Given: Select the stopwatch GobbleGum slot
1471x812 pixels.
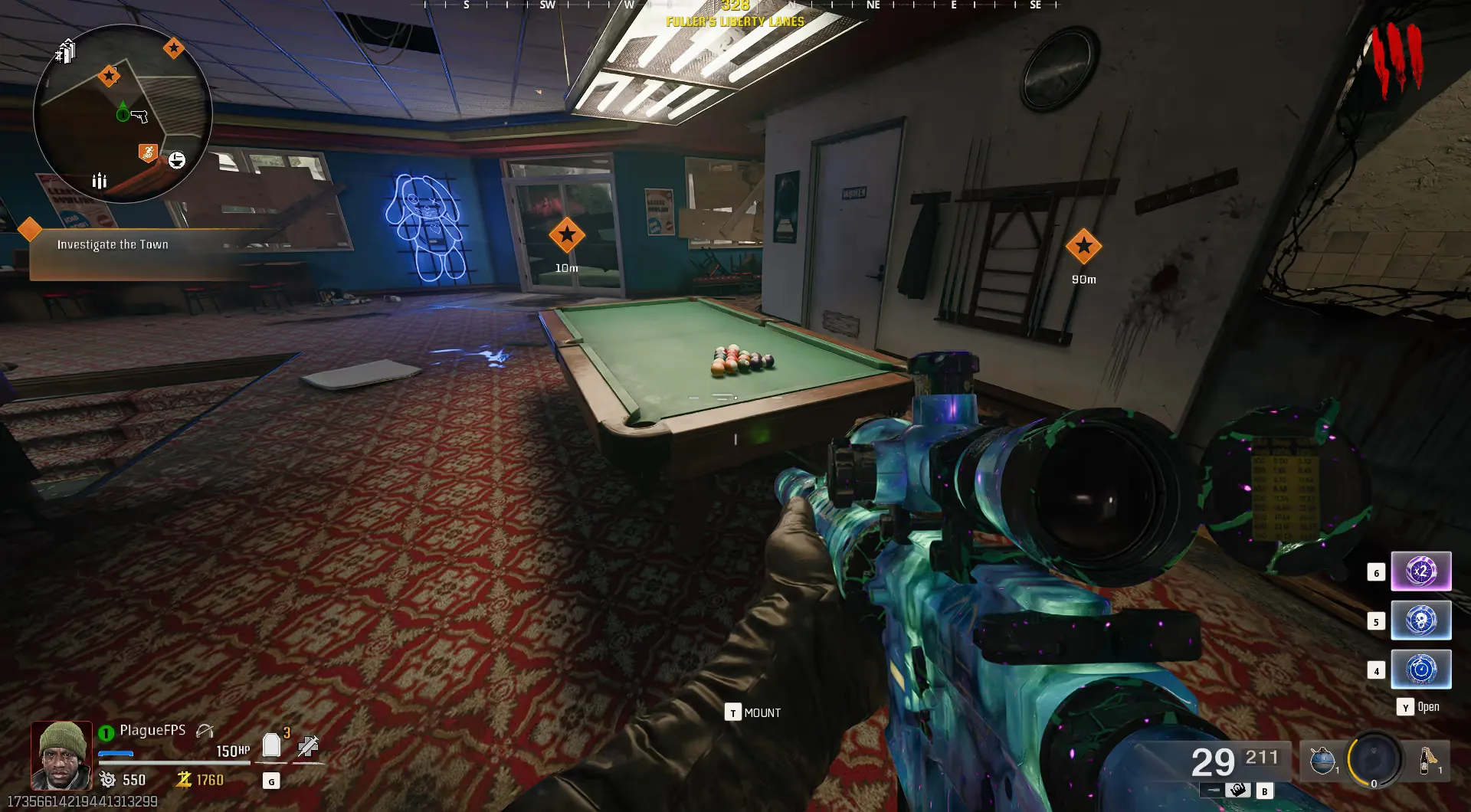Looking at the screenshot, I should click(1420, 670).
